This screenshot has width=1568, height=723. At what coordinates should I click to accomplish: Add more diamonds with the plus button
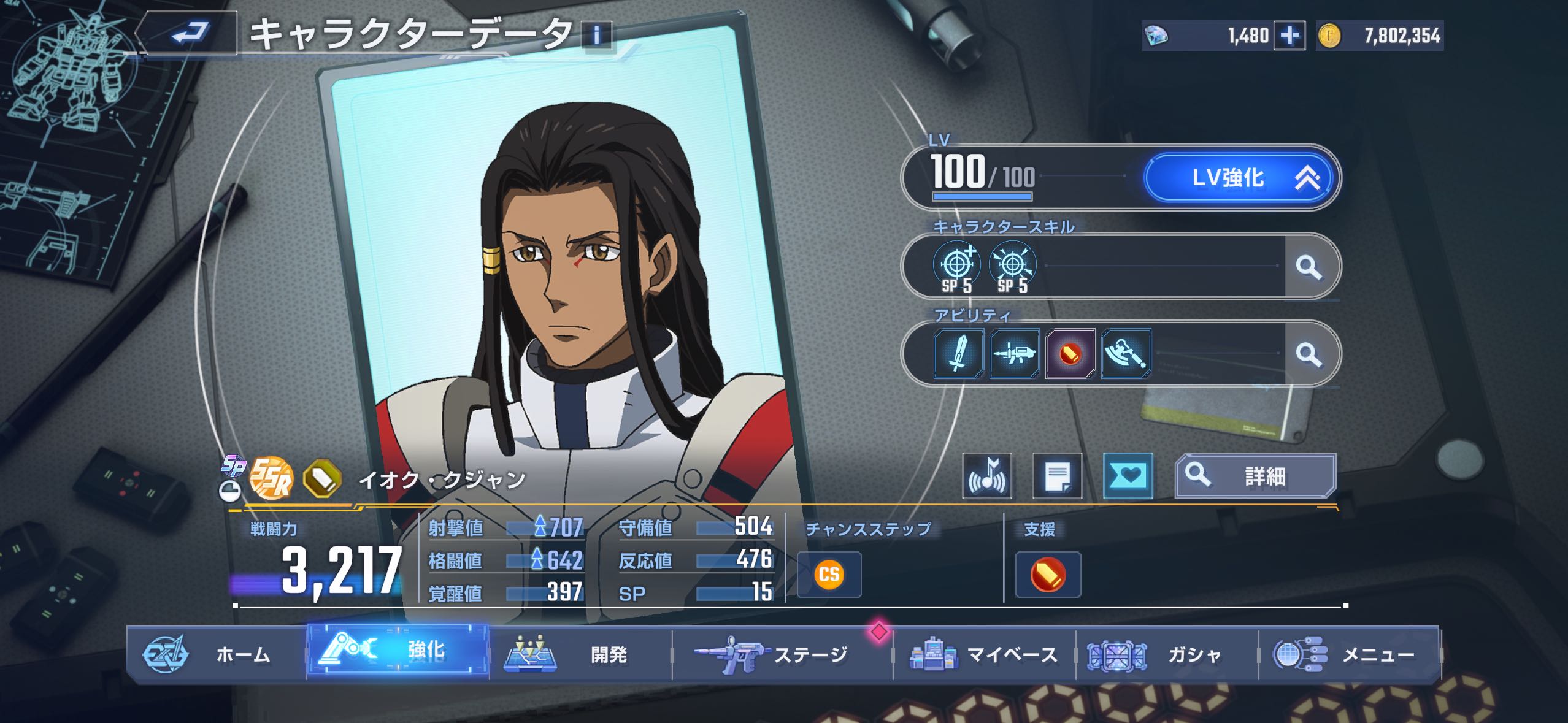tap(1289, 36)
